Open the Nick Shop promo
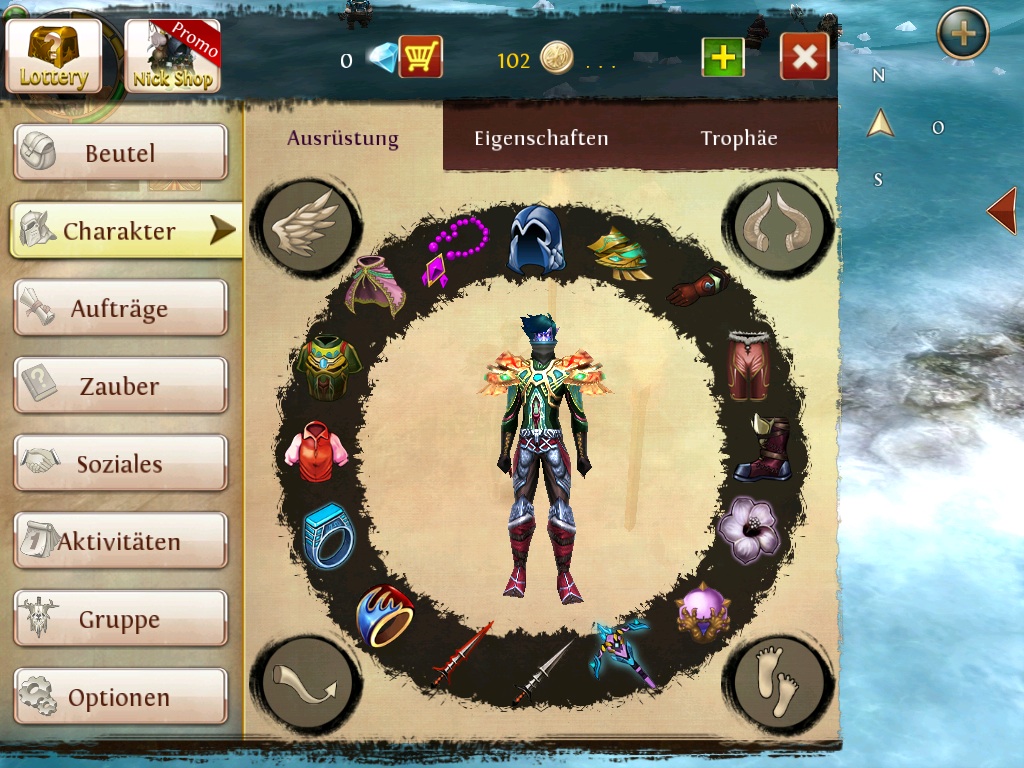Image resolution: width=1024 pixels, height=768 pixels. coord(172,55)
